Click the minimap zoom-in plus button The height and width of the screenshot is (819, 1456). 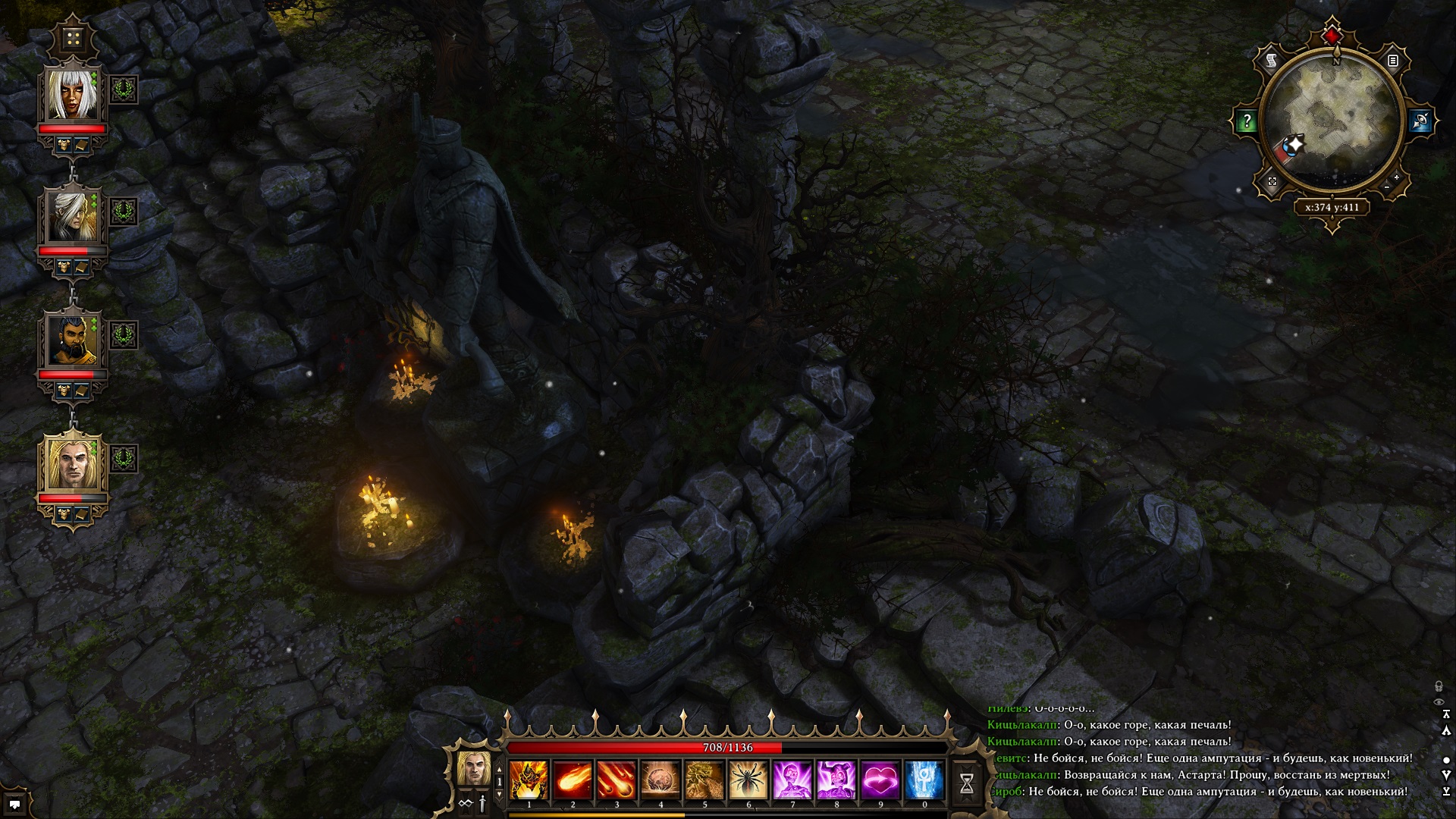1396,177
